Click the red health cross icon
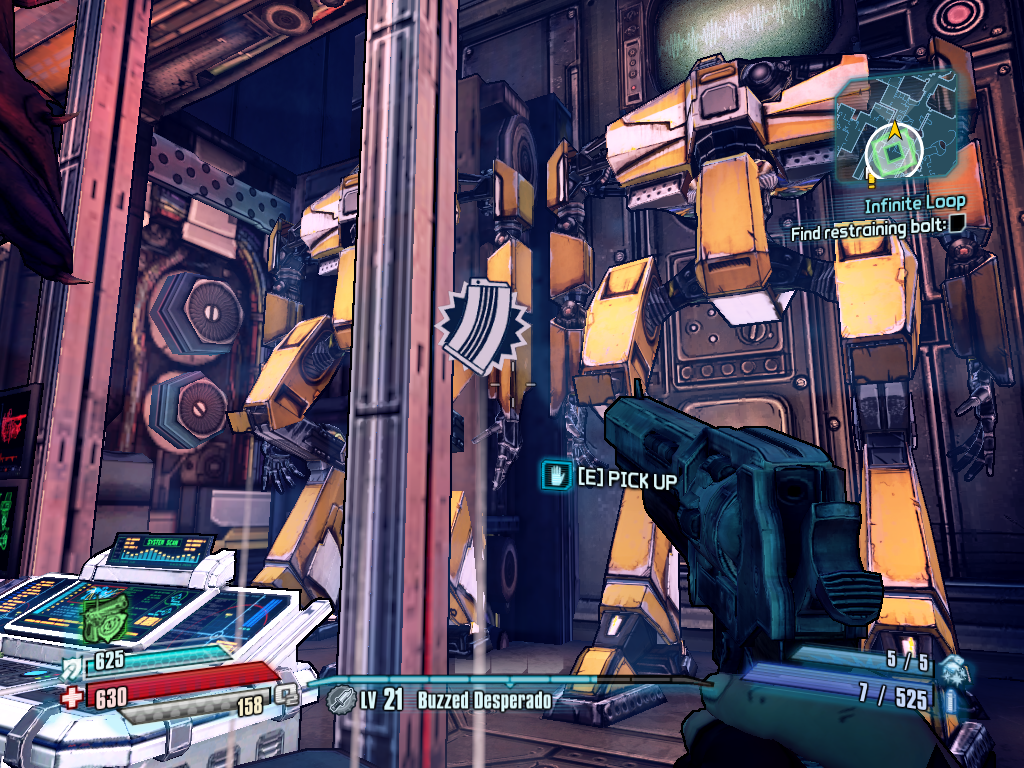This screenshot has height=768, width=1024. point(72,697)
